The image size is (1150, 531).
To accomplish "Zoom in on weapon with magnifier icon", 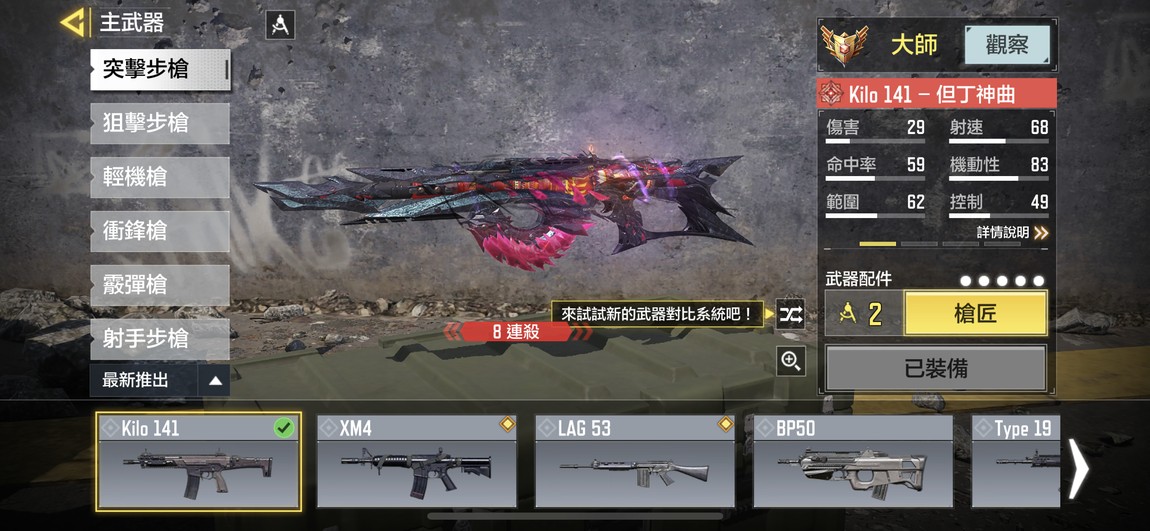I will coord(791,361).
